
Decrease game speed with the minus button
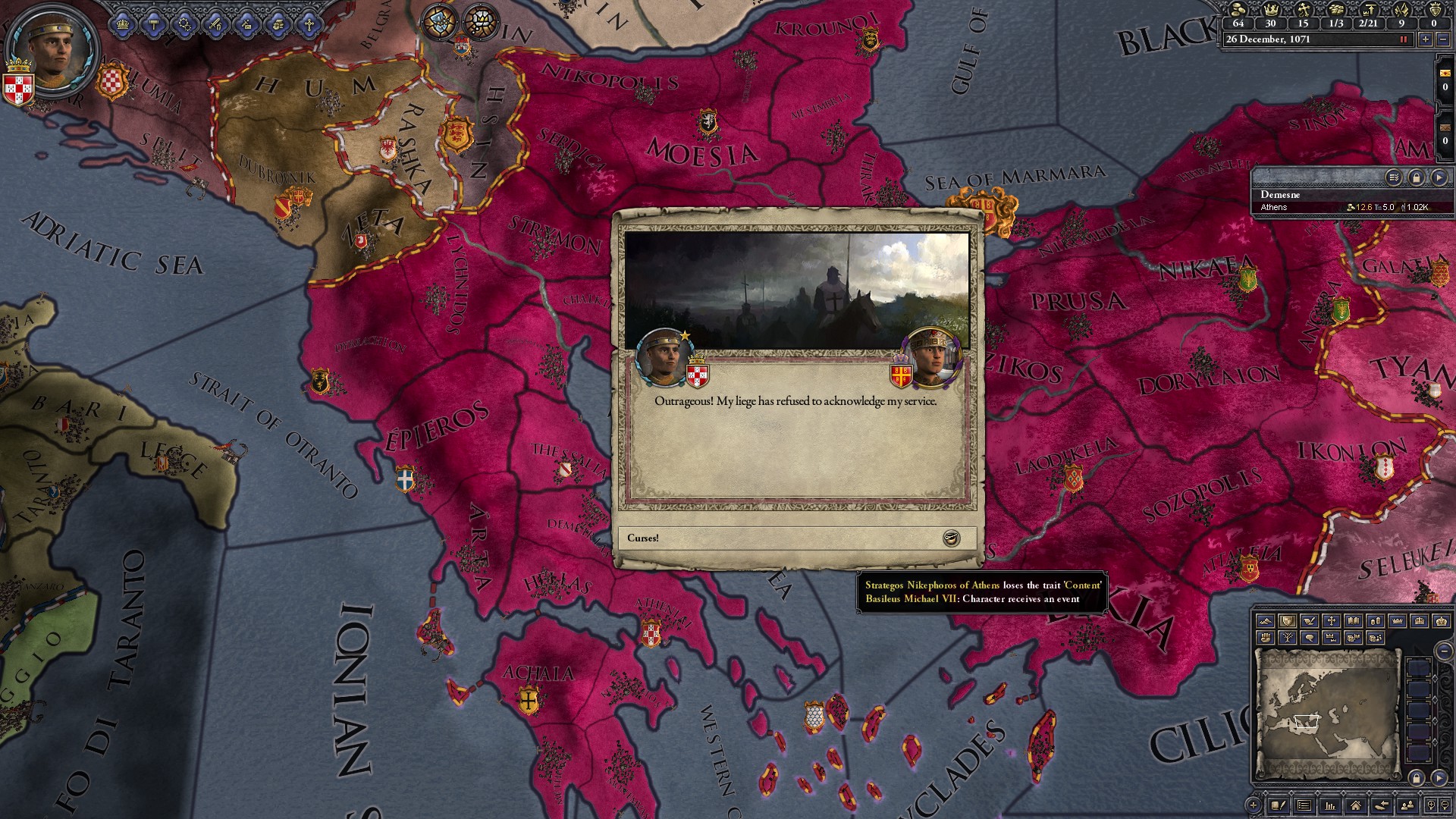click(x=1442, y=39)
